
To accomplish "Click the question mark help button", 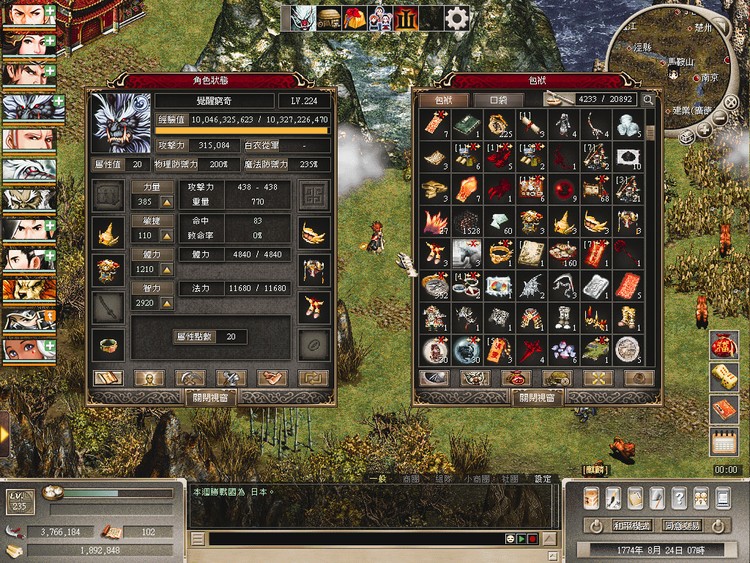I will click(679, 498).
